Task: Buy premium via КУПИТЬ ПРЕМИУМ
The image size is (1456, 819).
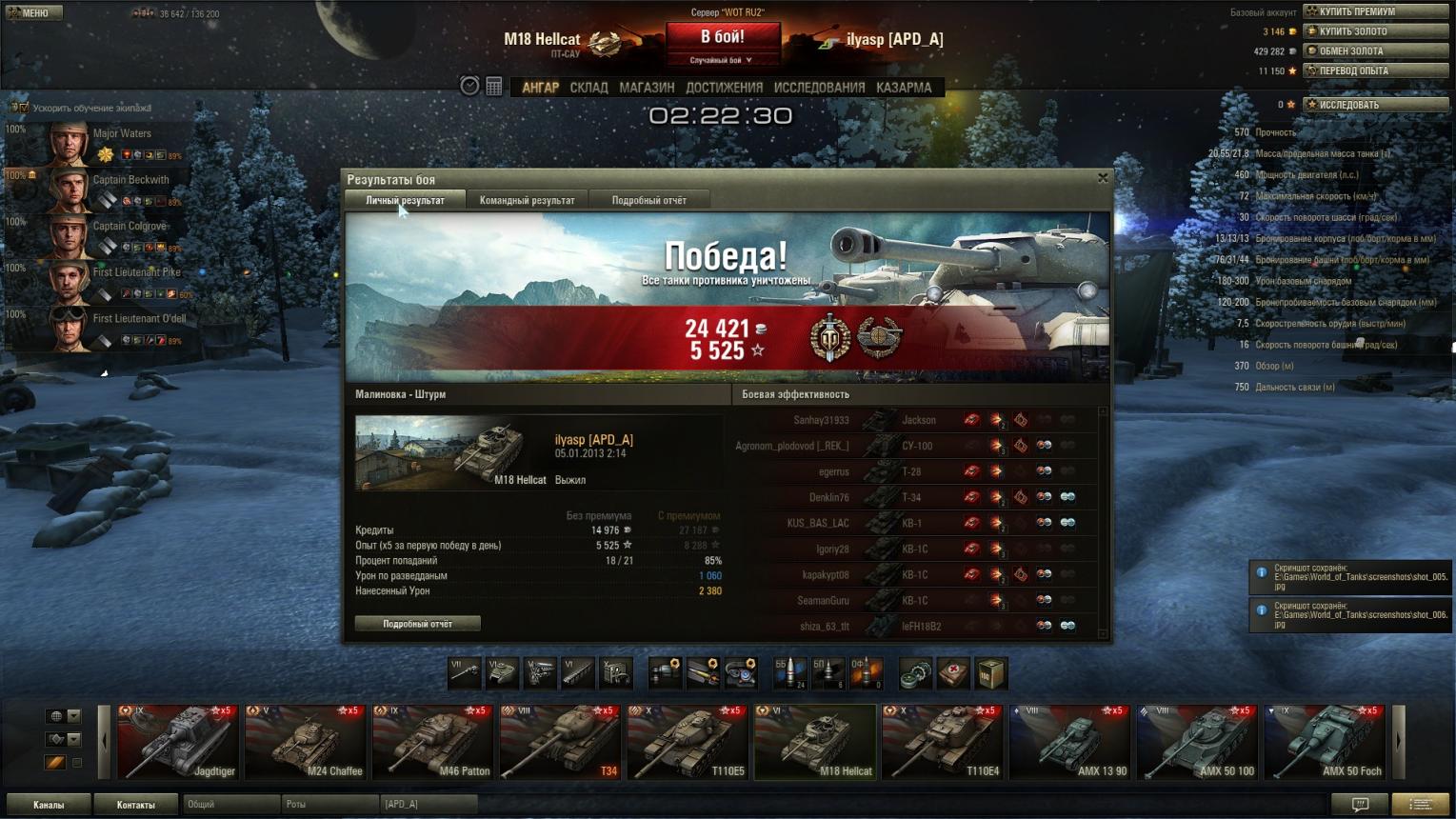Action: click(1375, 11)
